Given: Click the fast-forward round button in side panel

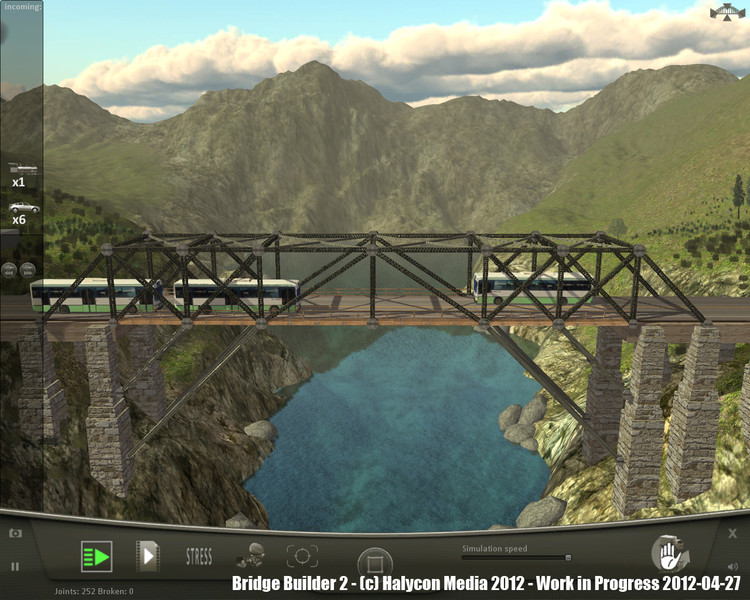Looking at the screenshot, I should point(27,269).
